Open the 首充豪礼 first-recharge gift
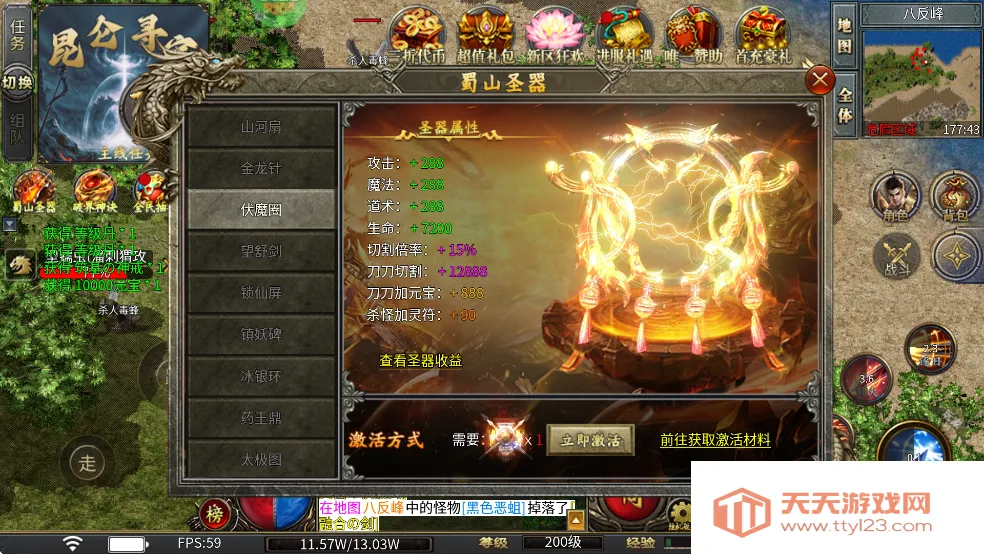Viewport: 984px width, 554px height. click(761, 38)
